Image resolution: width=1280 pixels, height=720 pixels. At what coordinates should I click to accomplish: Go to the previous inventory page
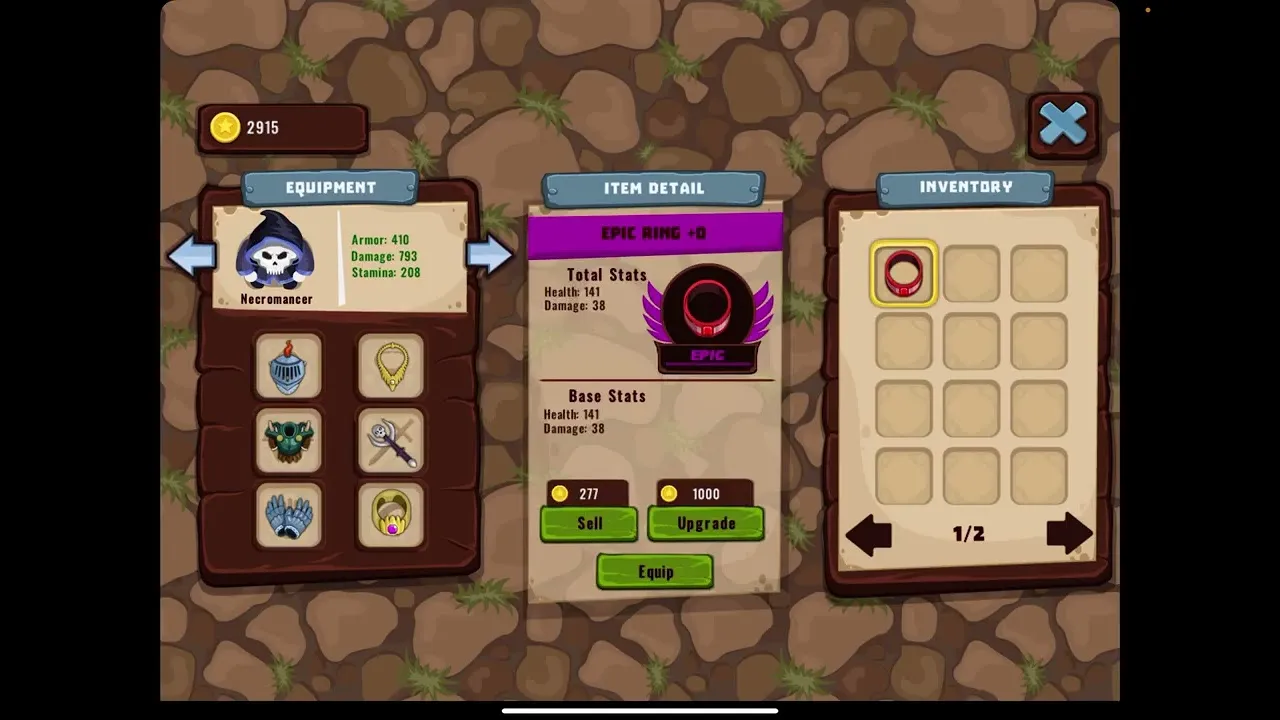coord(868,535)
